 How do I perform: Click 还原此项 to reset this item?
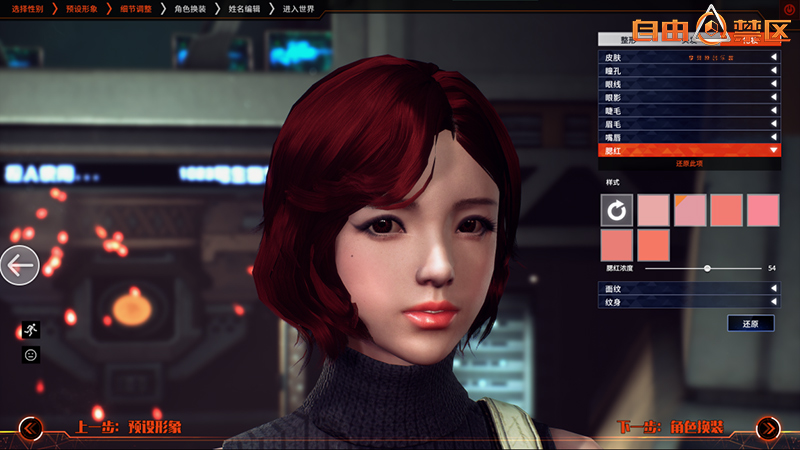pos(689,162)
